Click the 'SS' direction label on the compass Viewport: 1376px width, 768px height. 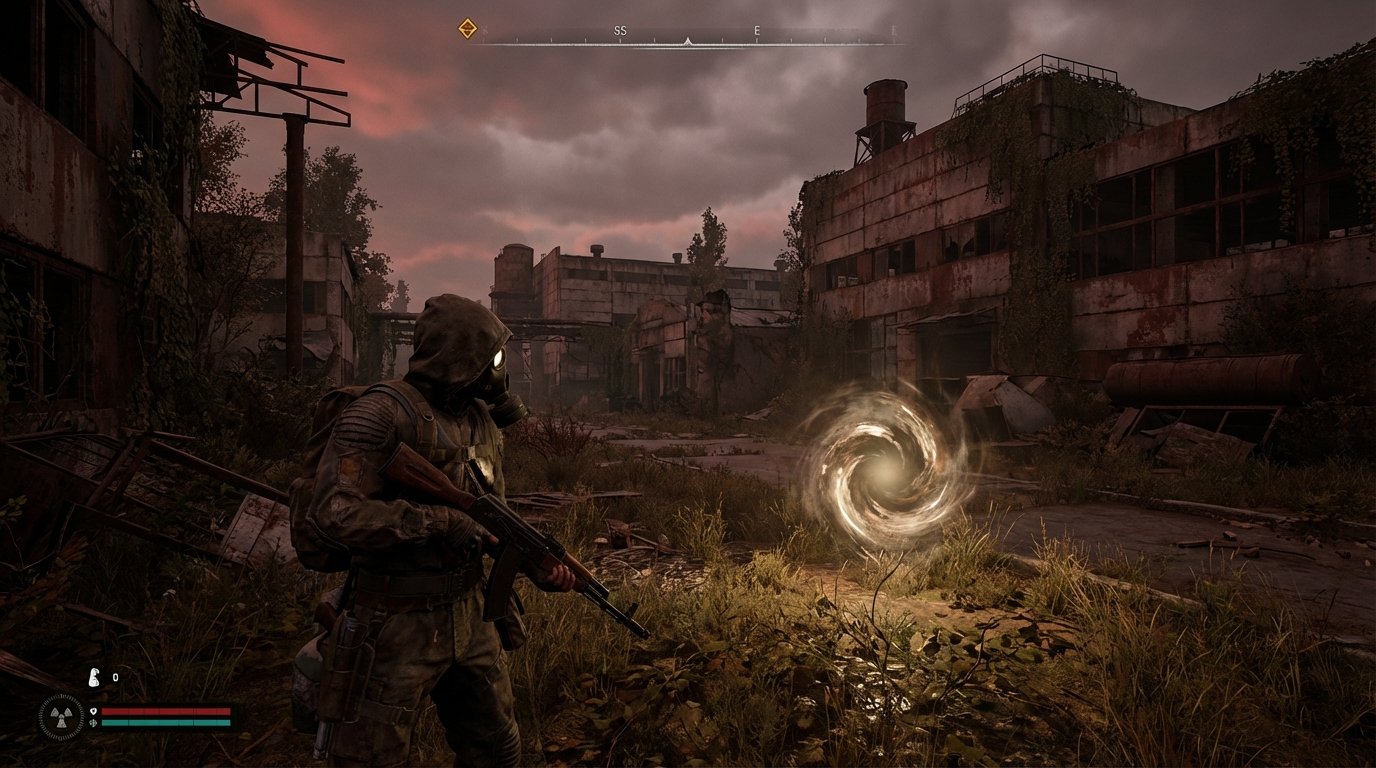[619, 31]
